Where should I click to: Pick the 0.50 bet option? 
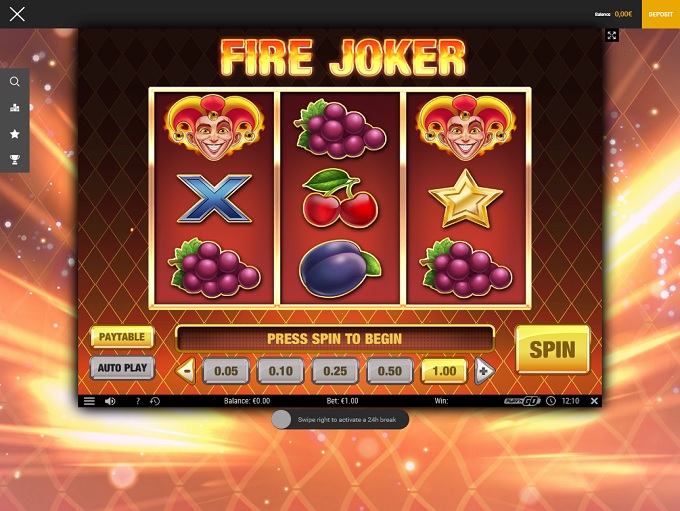(x=389, y=371)
